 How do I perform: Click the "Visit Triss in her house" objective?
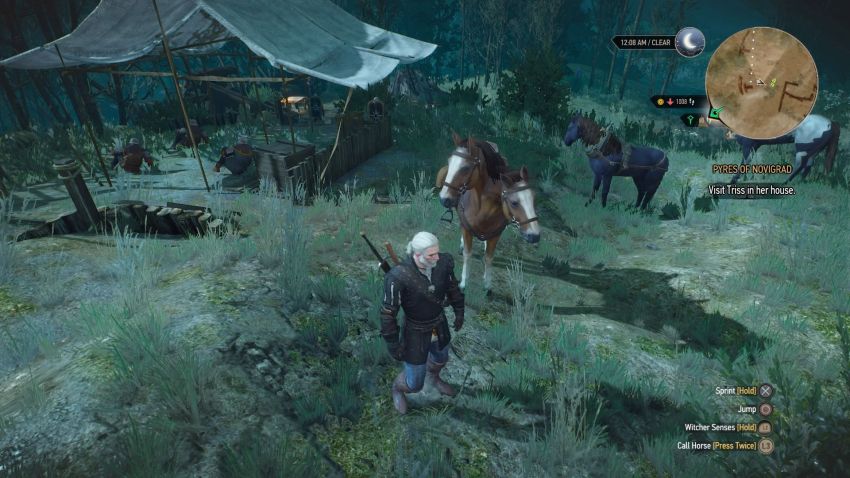[x=752, y=189]
